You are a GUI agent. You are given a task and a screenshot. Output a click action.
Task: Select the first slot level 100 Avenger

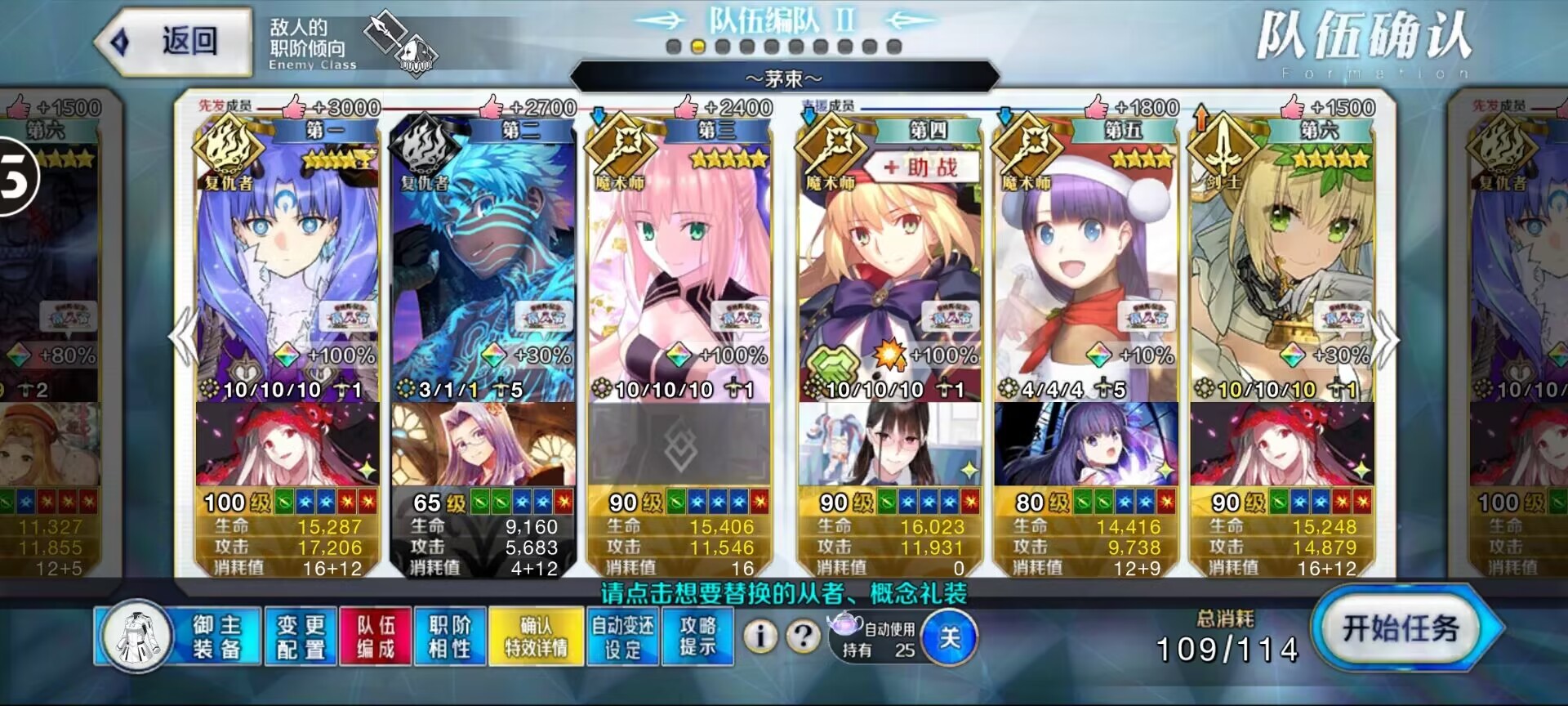coord(287,270)
